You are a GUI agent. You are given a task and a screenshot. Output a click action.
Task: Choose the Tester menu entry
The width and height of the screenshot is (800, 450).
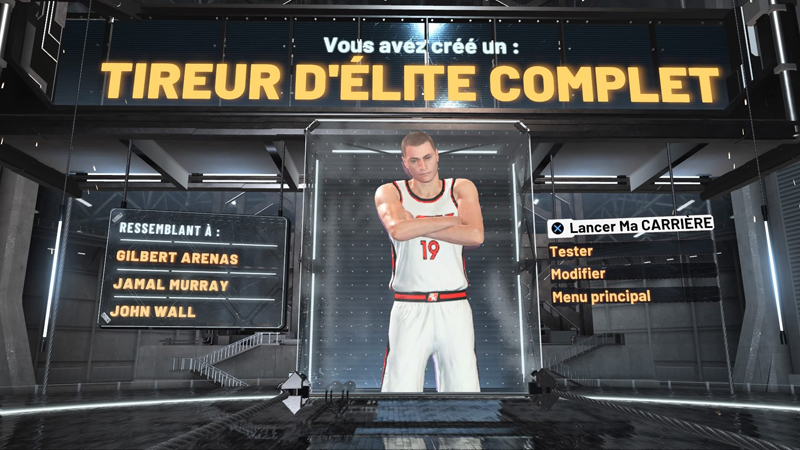572,250
